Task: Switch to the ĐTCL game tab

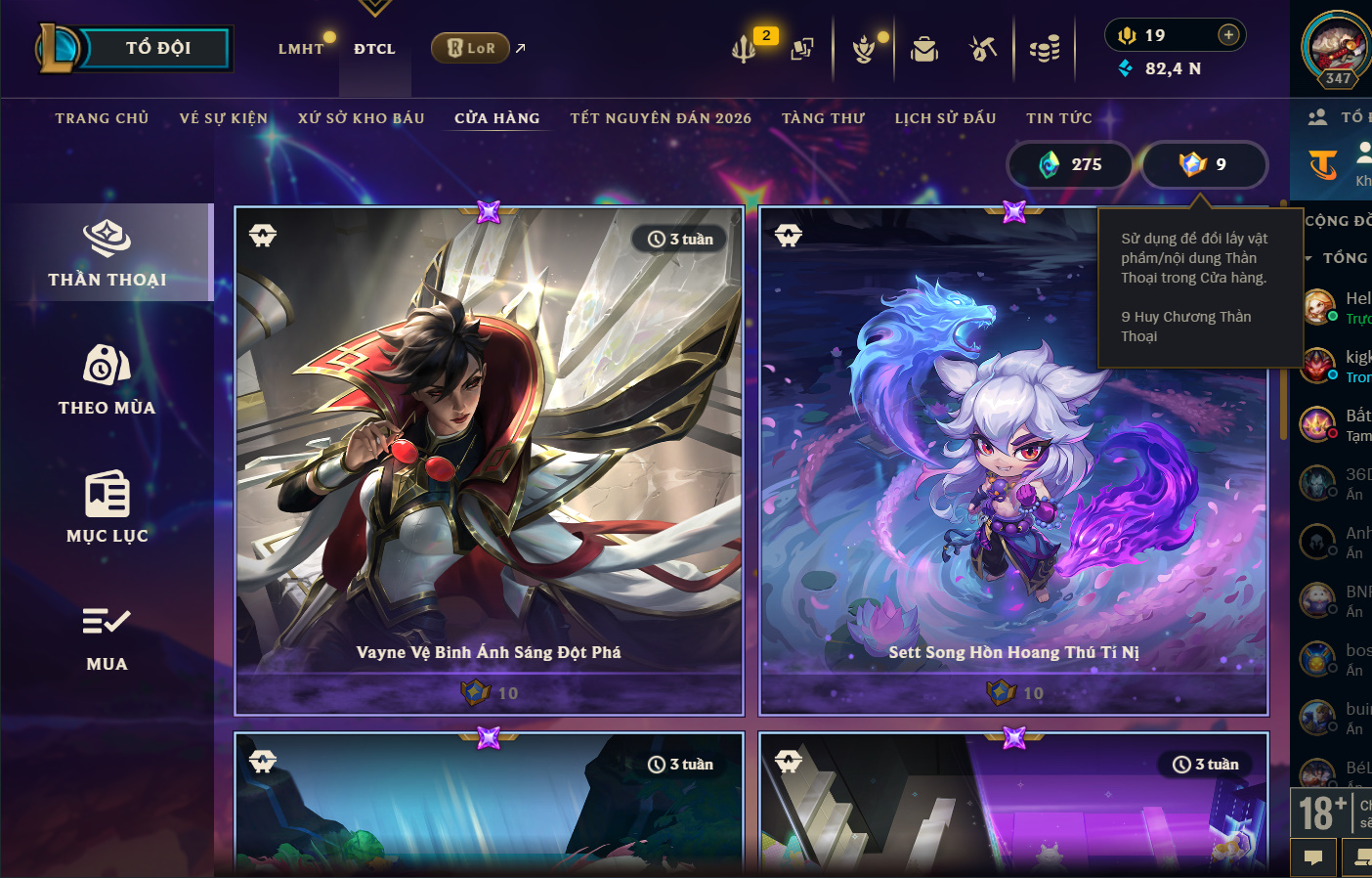Action: point(374,49)
